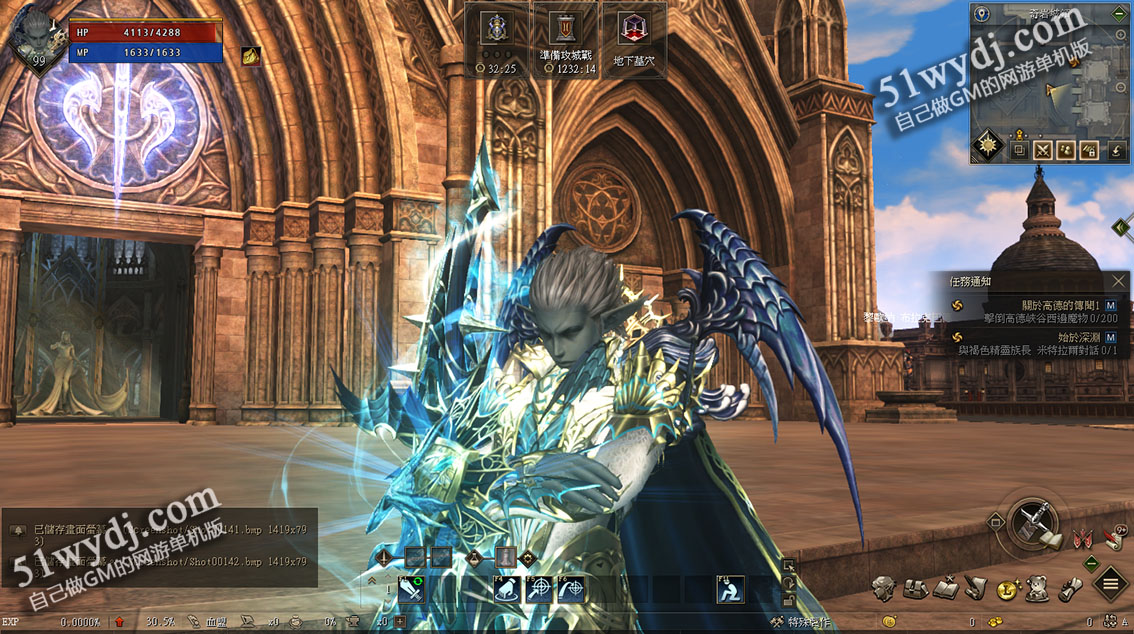Image resolution: width=1134 pixels, height=634 pixels.
Task: Open the helmet character equipment icon
Action: point(882,589)
